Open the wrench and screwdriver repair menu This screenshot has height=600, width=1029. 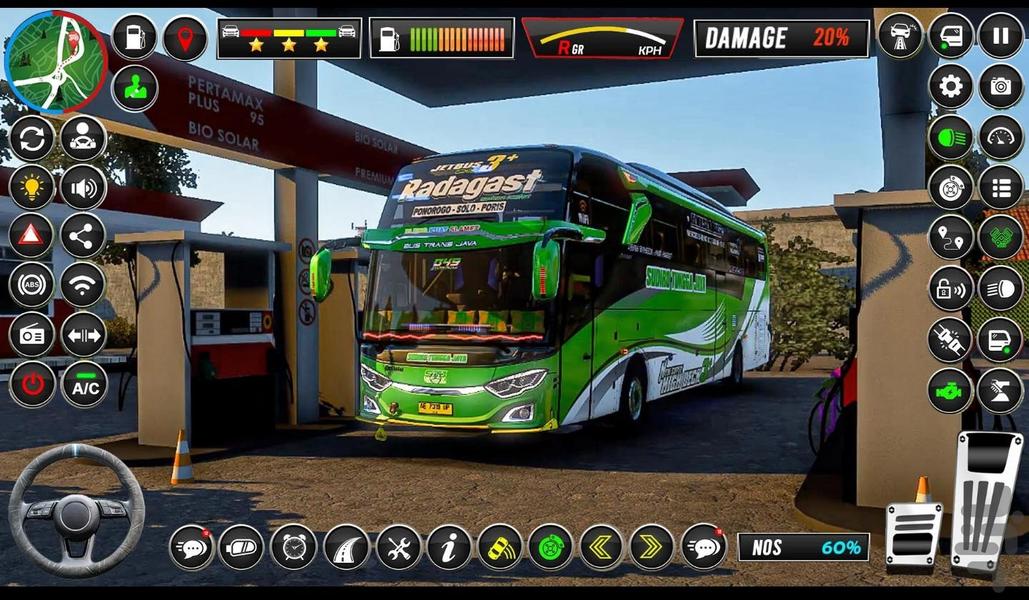(x=398, y=547)
